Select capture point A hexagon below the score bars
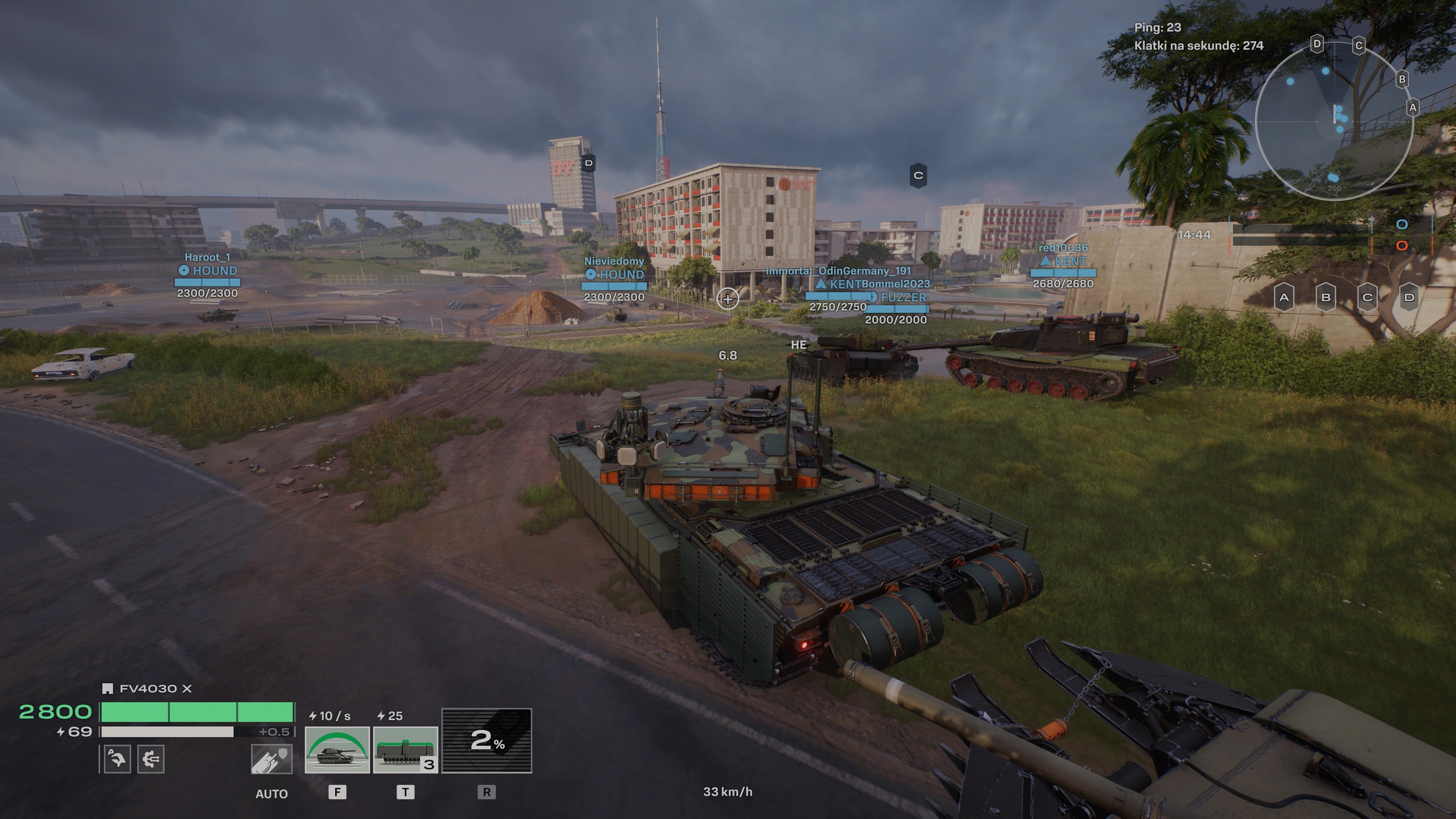The height and width of the screenshot is (819, 1456). (1284, 297)
